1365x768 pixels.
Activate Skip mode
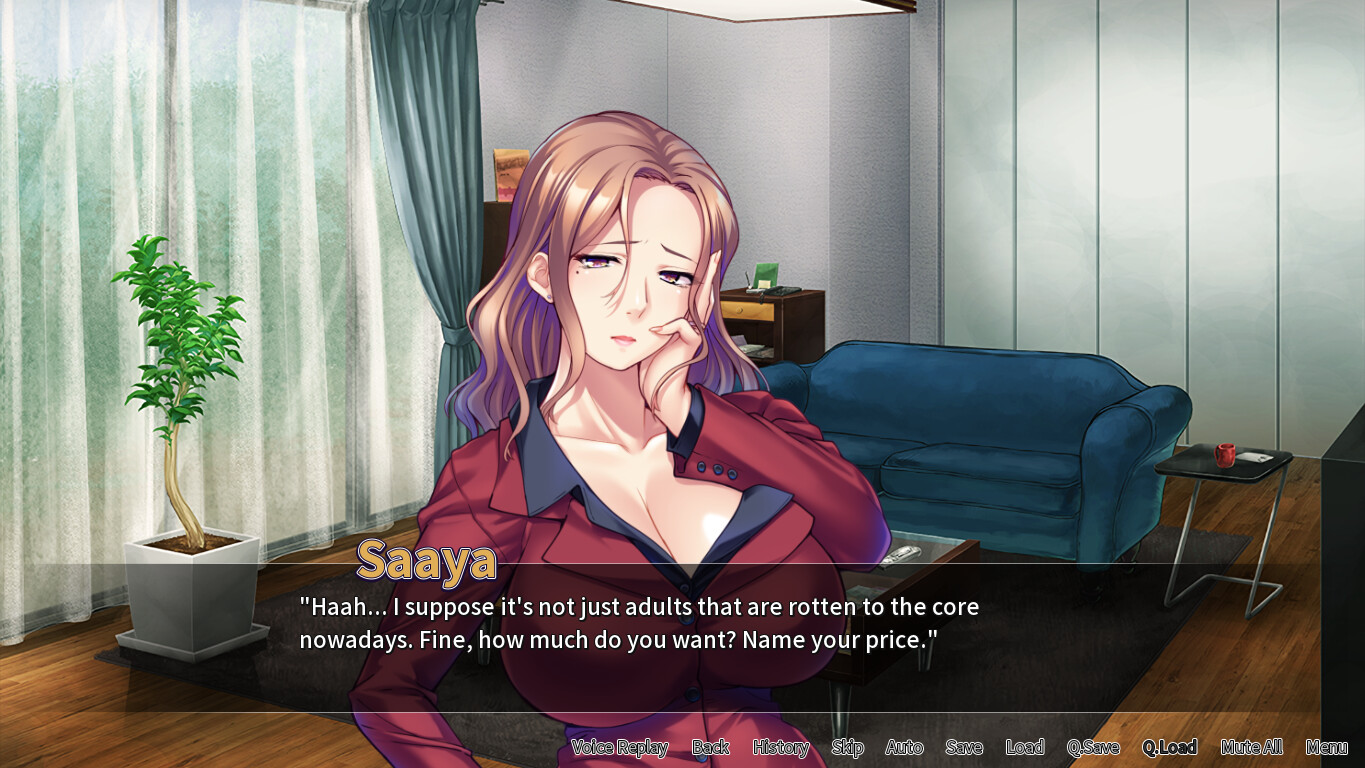[847, 747]
